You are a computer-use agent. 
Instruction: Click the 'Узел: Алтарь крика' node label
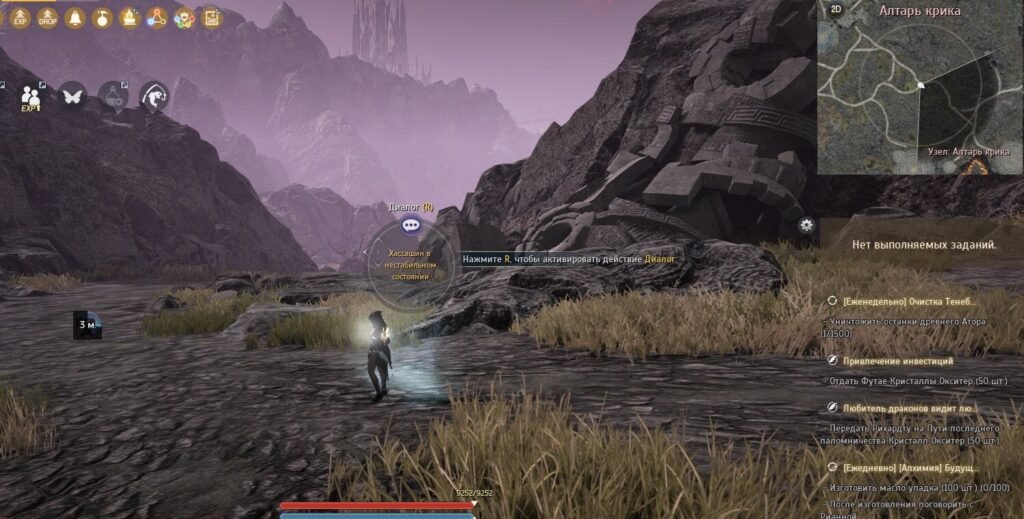click(967, 151)
